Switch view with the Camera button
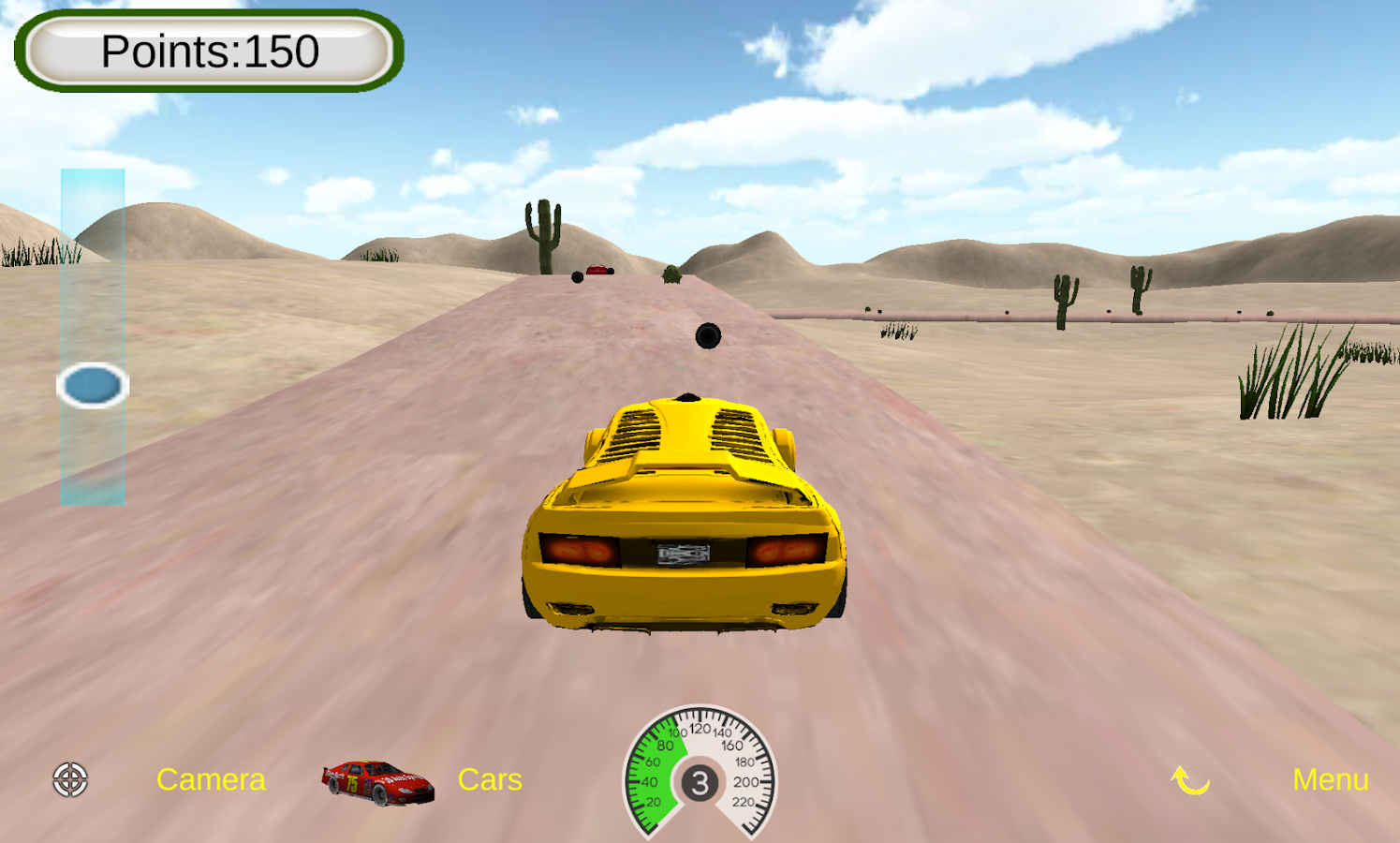This screenshot has height=843, width=1400. click(211, 779)
